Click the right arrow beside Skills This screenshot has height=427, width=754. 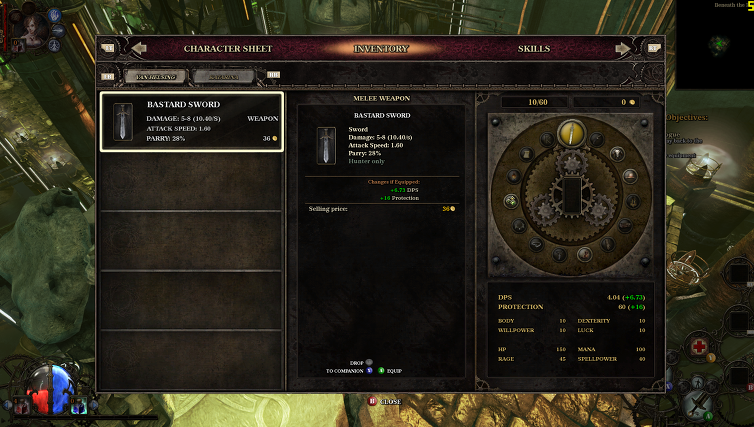[623, 48]
